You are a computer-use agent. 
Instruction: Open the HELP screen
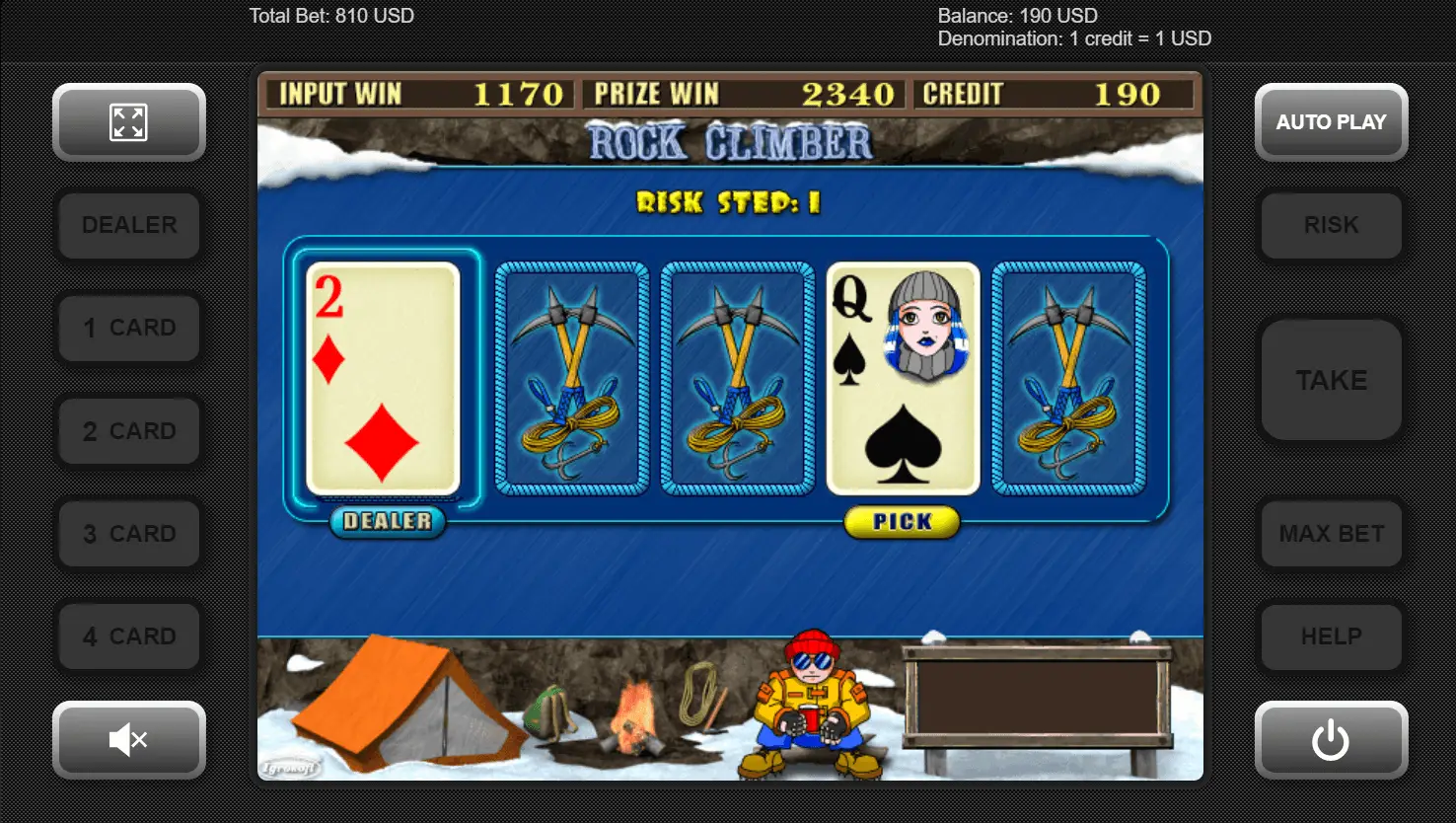click(x=1331, y=636)
